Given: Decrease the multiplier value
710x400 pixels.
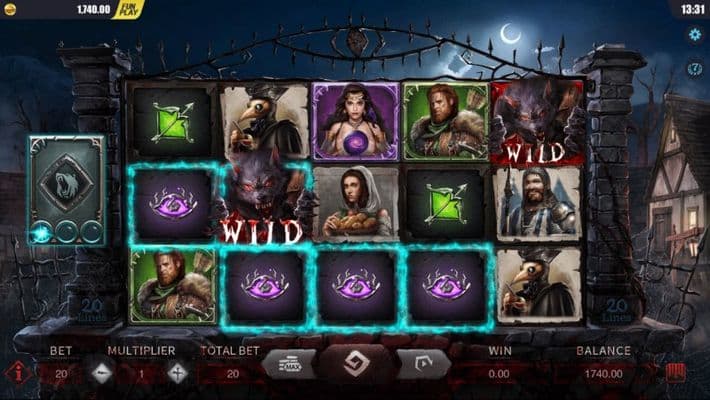Looking at the screenshot, I should (103, 373).
